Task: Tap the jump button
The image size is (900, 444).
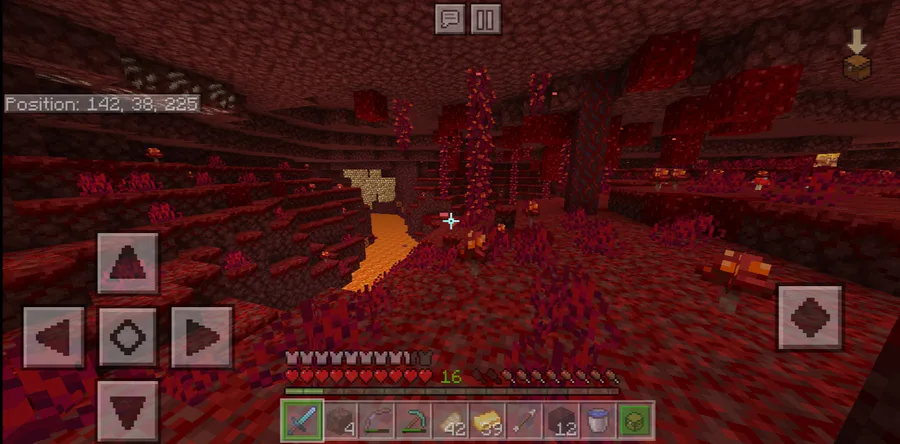Action: [809, 318]
